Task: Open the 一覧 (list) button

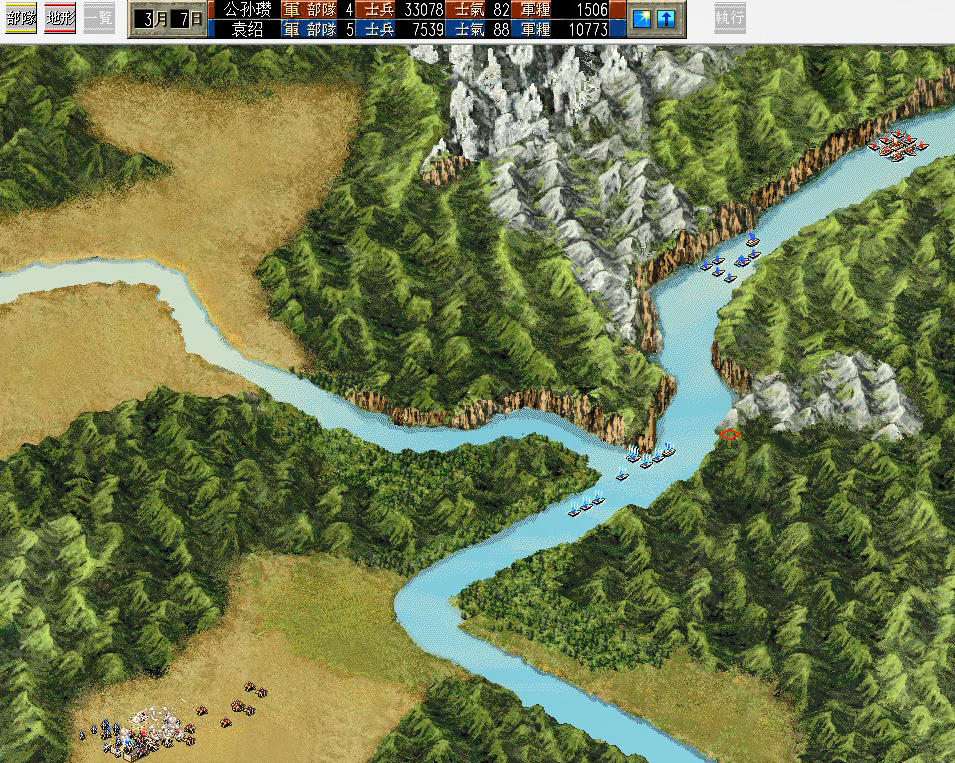Action: tap(99, 18)
